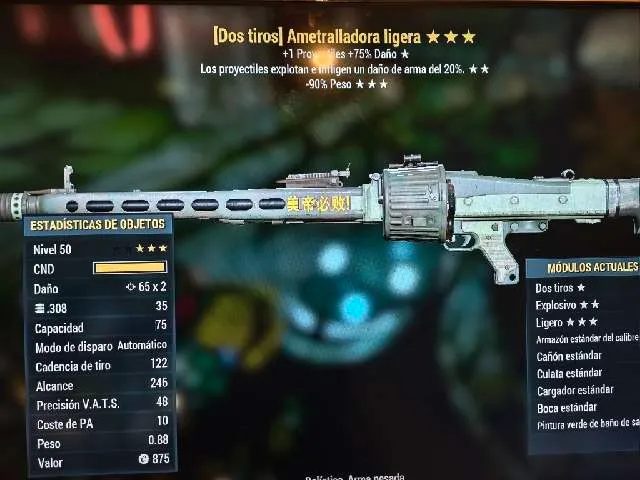The image size is (640, 480).
Task: Select the Culata estándar entry
Action: [x=570, y=373]
